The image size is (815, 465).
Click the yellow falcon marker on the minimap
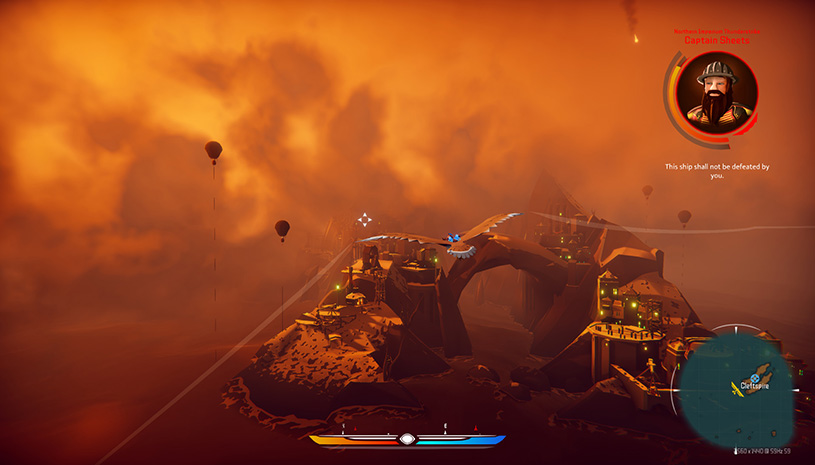(737, 389)
